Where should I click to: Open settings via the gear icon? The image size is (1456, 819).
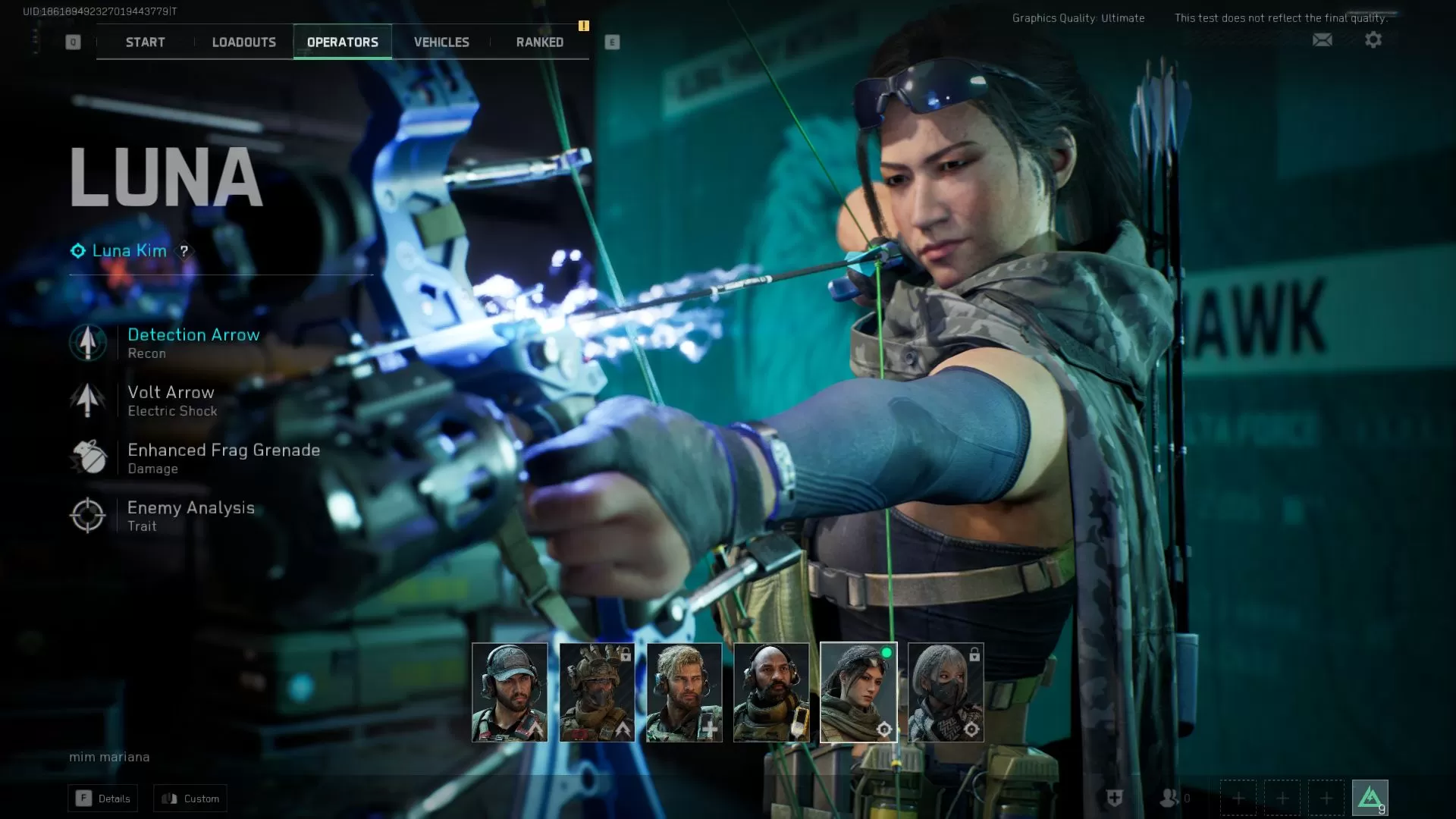[1373, 39]
